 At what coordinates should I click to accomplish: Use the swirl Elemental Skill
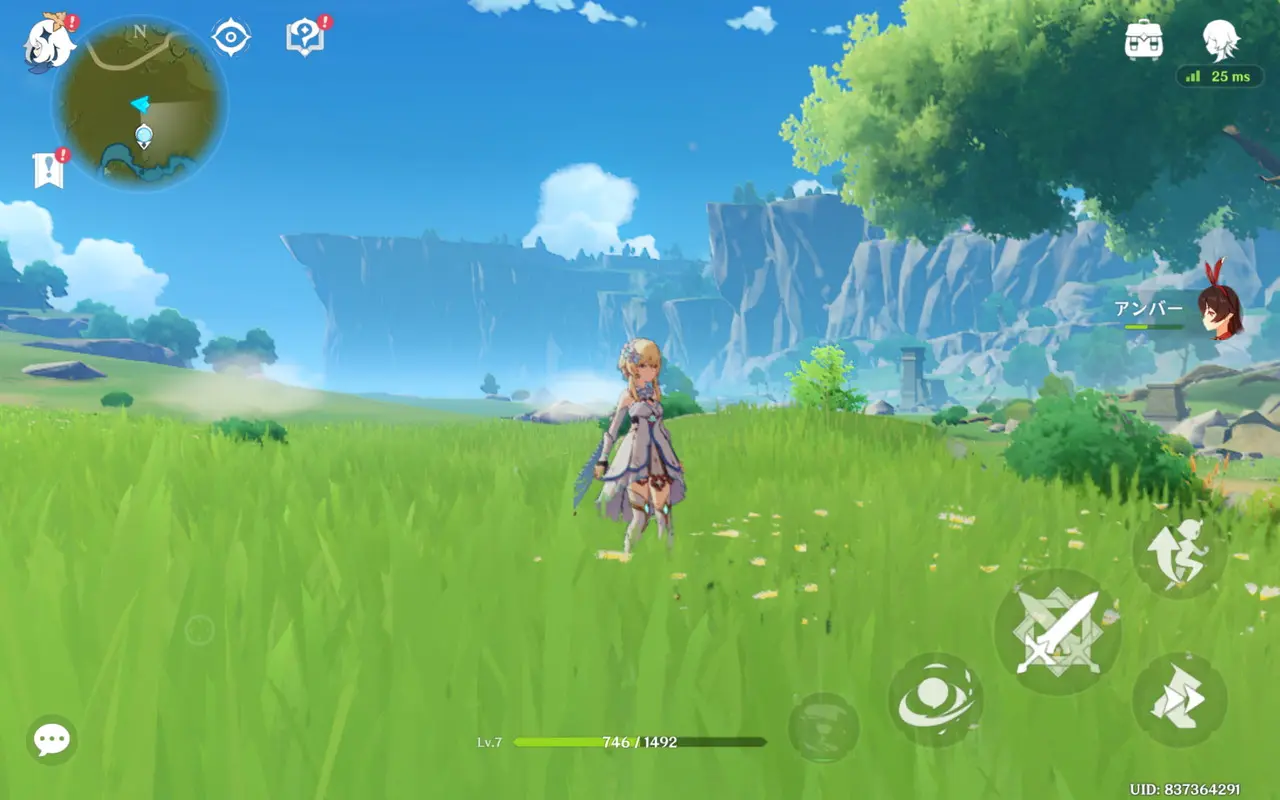tap(935, 700)
